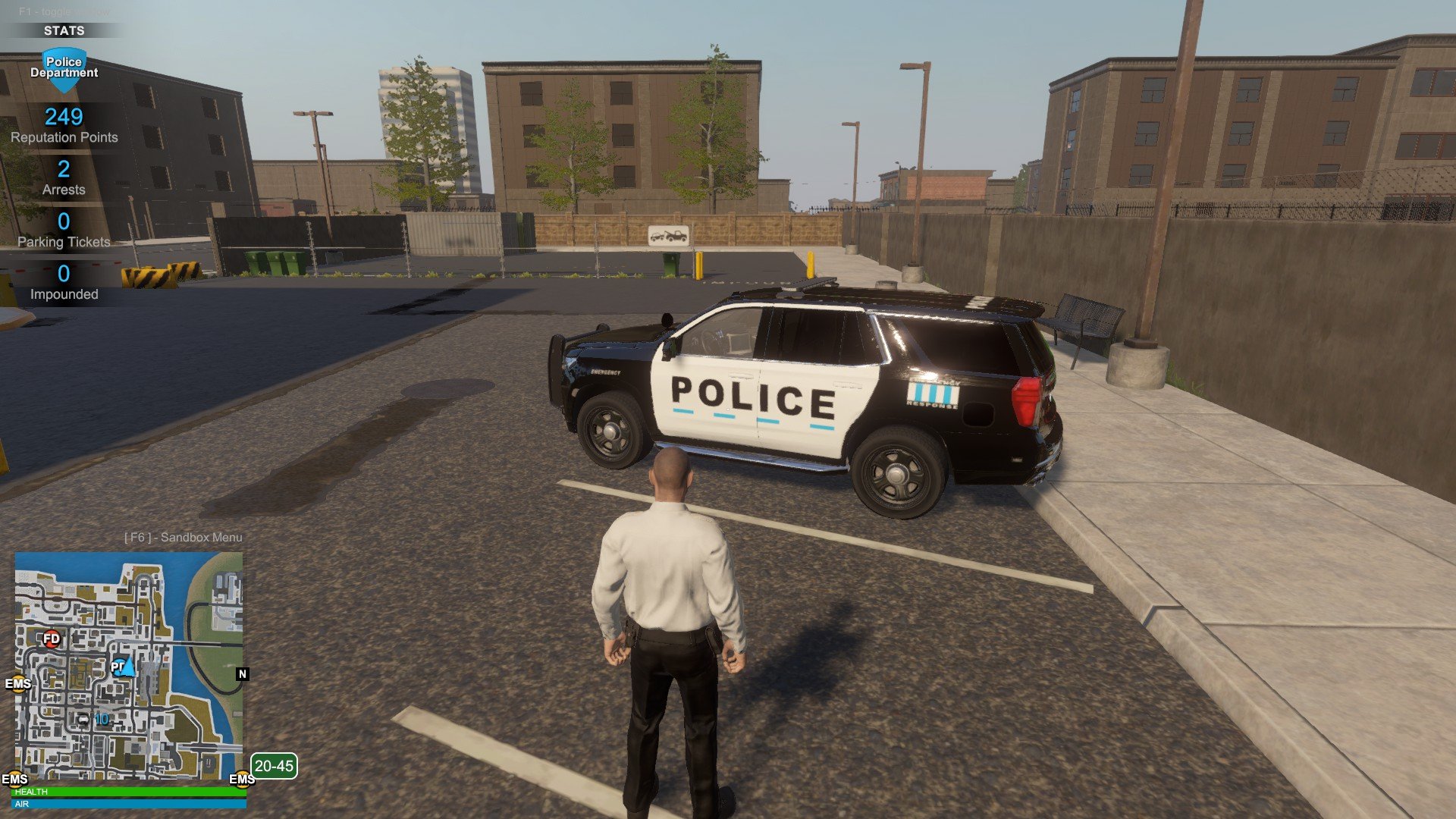Click the green 20-45 status badge
Image resolution: width=1456 pixels, height=819 pixels.
274,766
